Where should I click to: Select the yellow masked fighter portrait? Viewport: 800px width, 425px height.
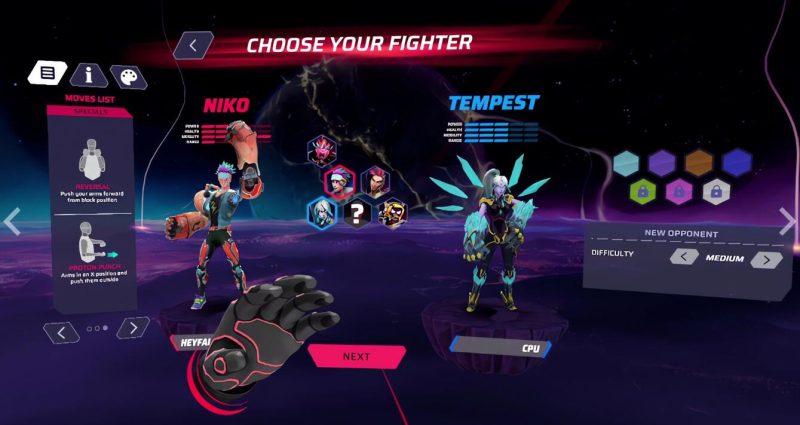(391, 211)
